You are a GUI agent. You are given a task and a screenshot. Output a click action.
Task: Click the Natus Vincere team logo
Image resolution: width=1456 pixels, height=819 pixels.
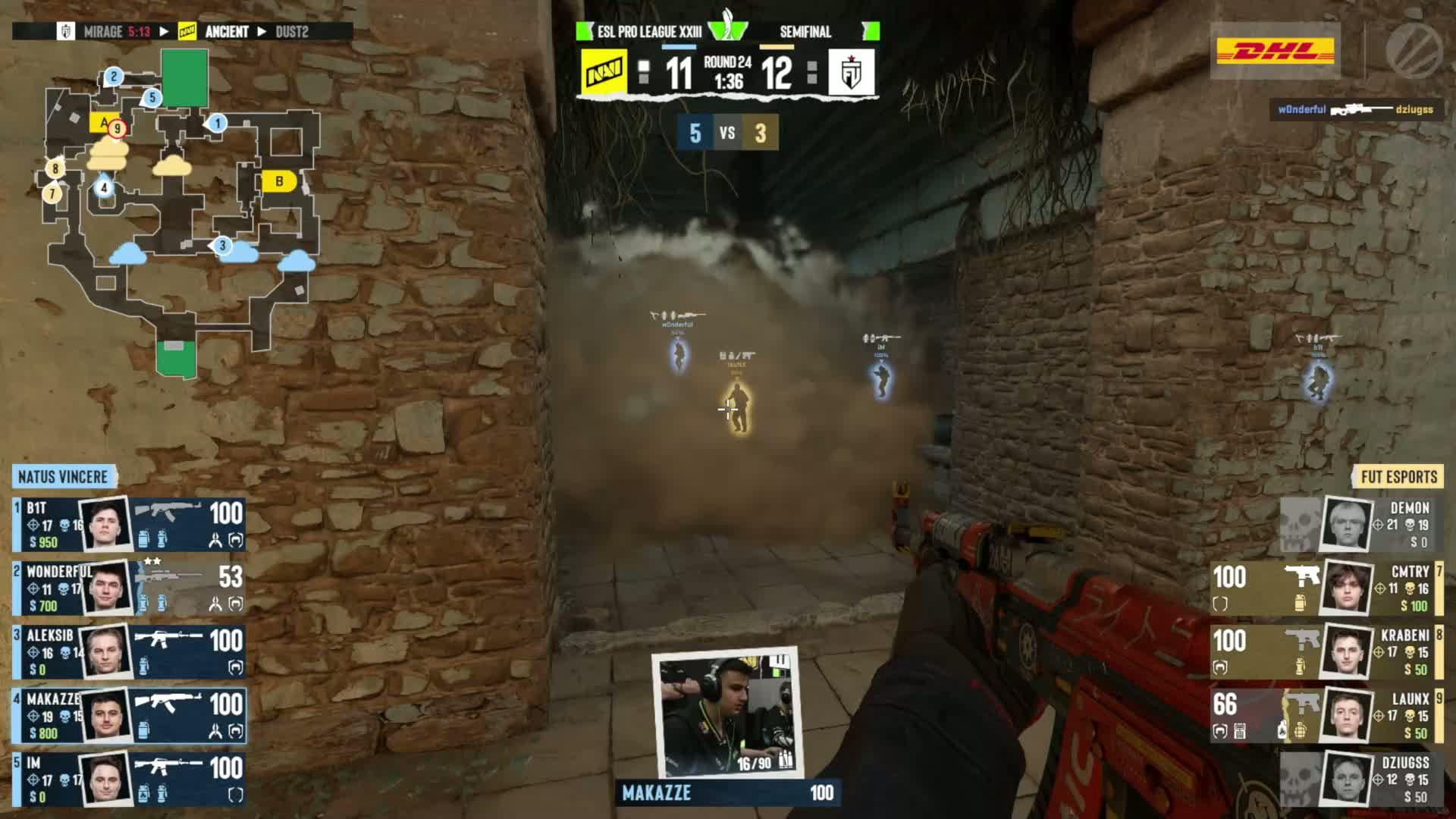pos(604,73)
